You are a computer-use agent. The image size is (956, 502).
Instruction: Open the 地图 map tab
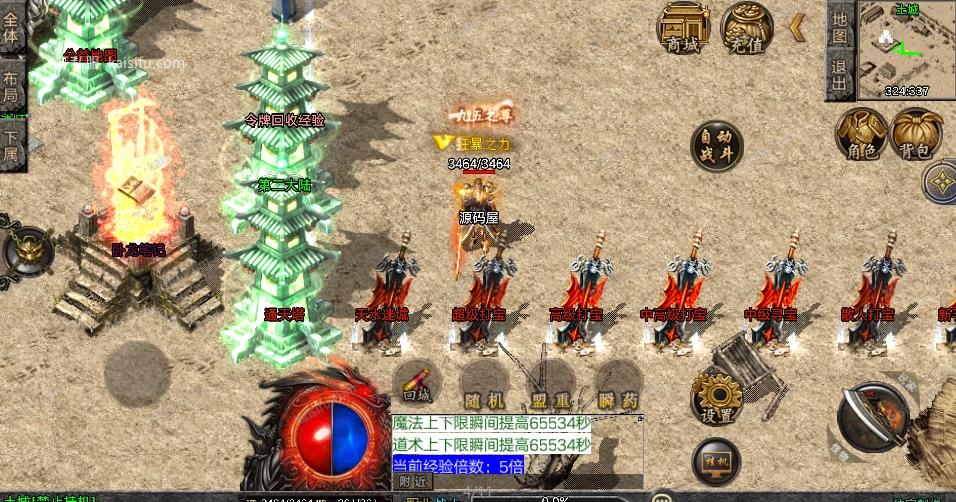(840, 26)
